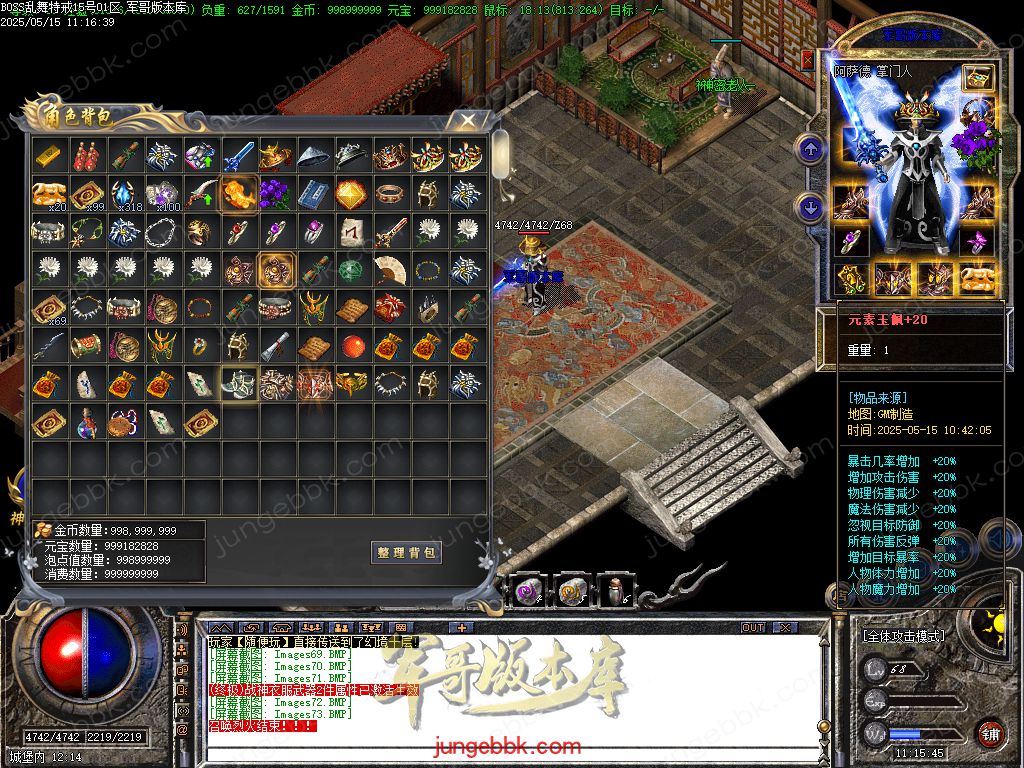Click the down arrow on equipment panel

click(809, 208)
